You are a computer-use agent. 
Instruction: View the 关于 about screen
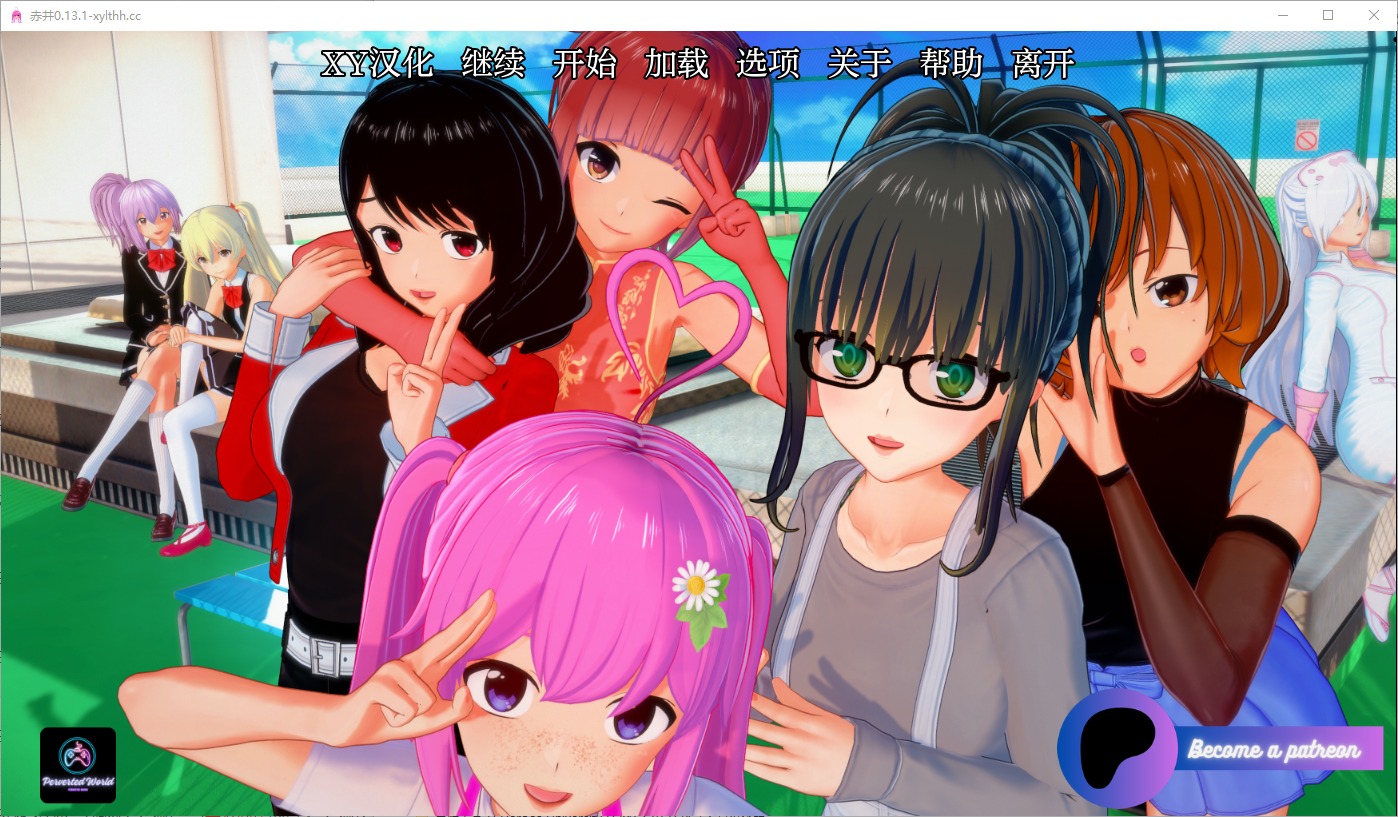(x=858, y=64)
